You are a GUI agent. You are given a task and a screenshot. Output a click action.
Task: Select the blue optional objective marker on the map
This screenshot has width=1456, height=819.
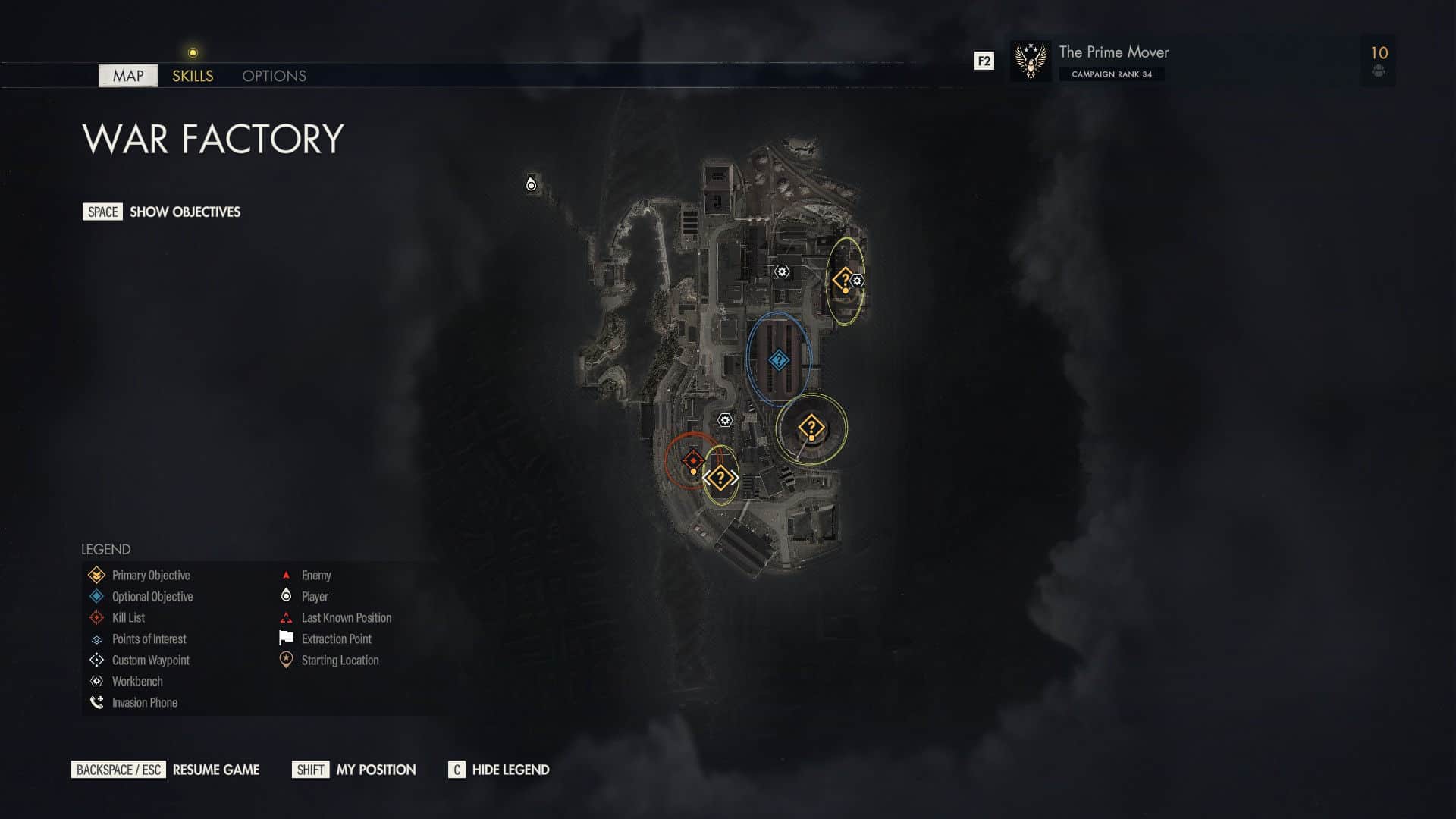[x=778, y=361]
